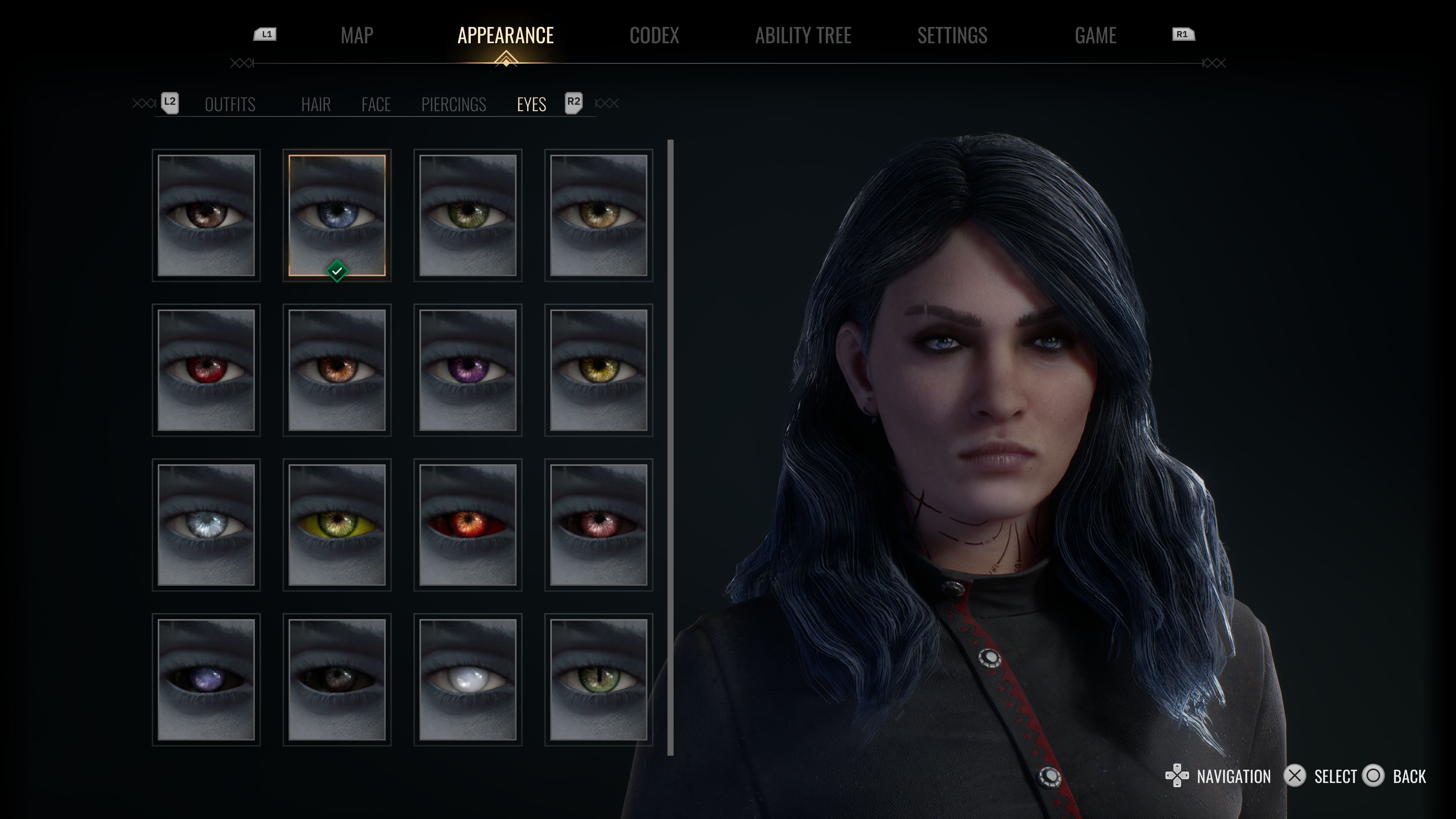Select the yellow-sclera eye option
This screenshot has width=1456, height=819.
[337, 525]
